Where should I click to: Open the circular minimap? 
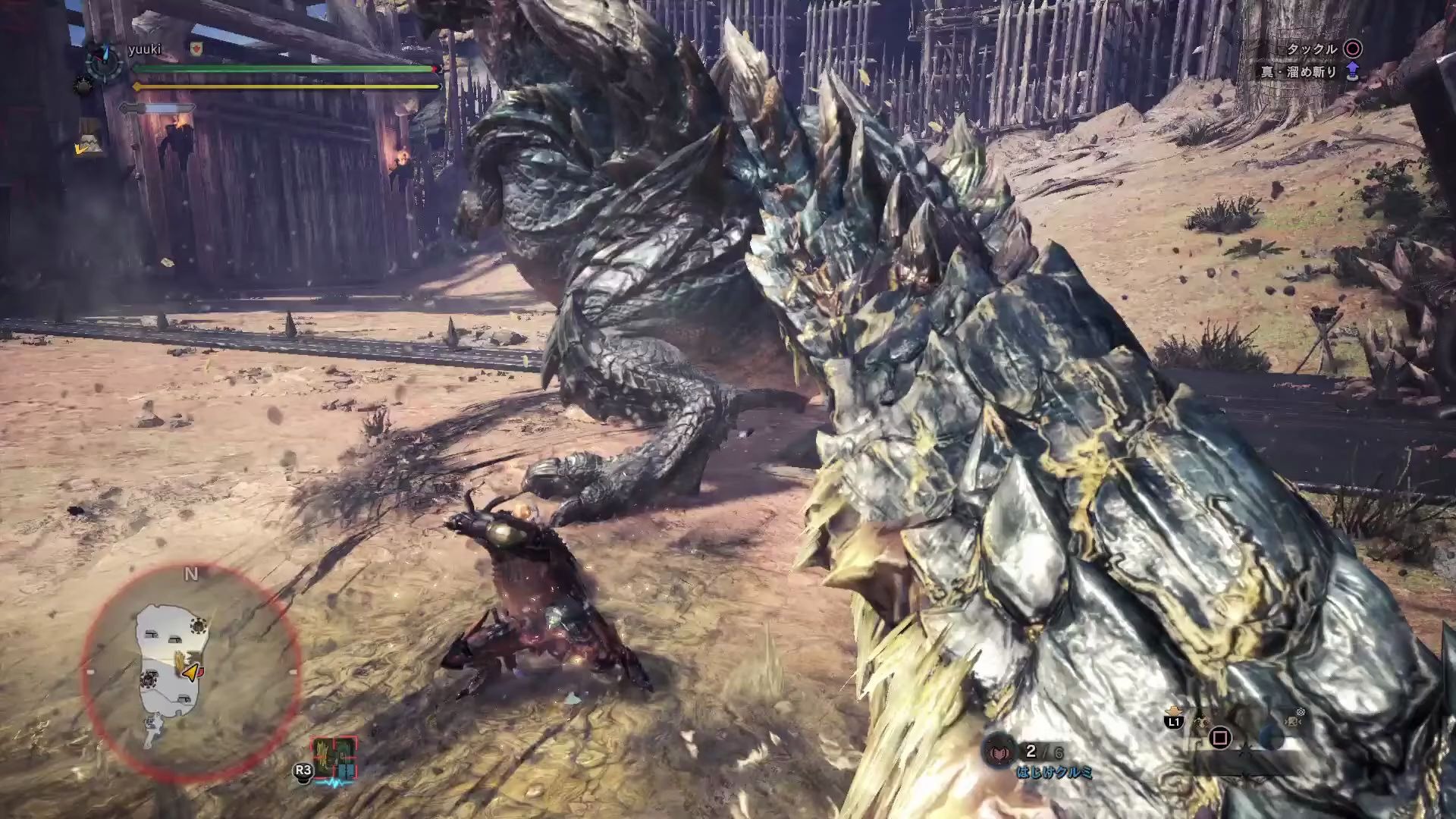click(190, 671)
